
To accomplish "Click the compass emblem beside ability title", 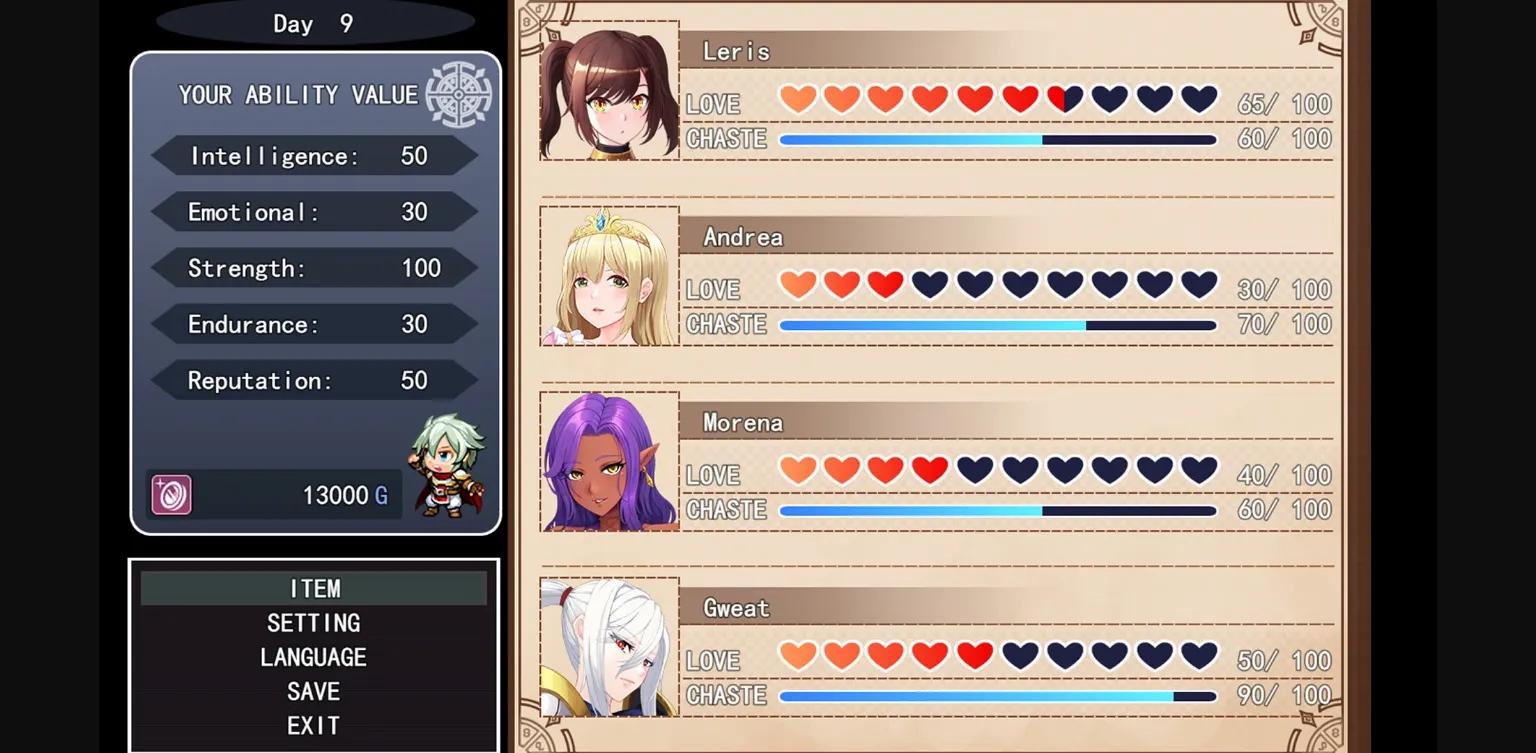I will pyautogui.click(x=459, y=94).
